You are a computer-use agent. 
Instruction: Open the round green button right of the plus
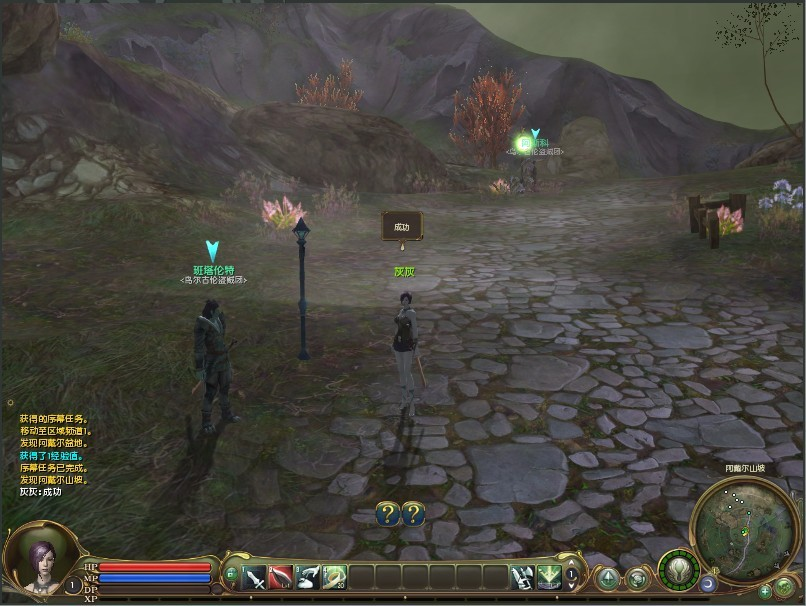click(x=785, y=588)
